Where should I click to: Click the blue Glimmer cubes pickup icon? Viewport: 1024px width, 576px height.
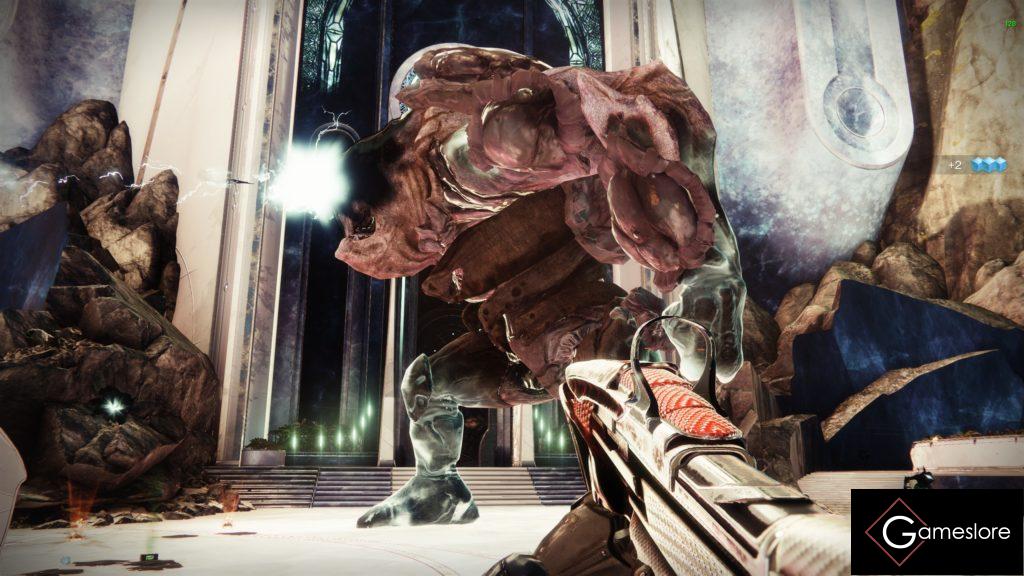click(x=988, y=165)
